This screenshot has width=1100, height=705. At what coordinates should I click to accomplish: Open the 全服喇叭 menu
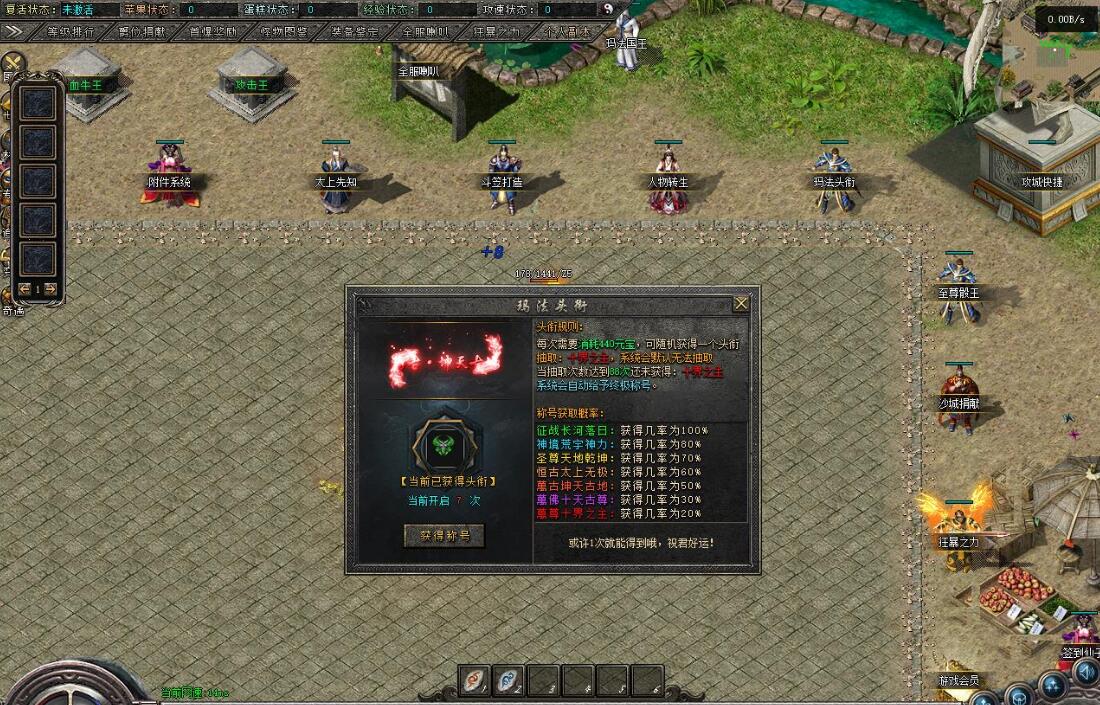tap(427, 31)
